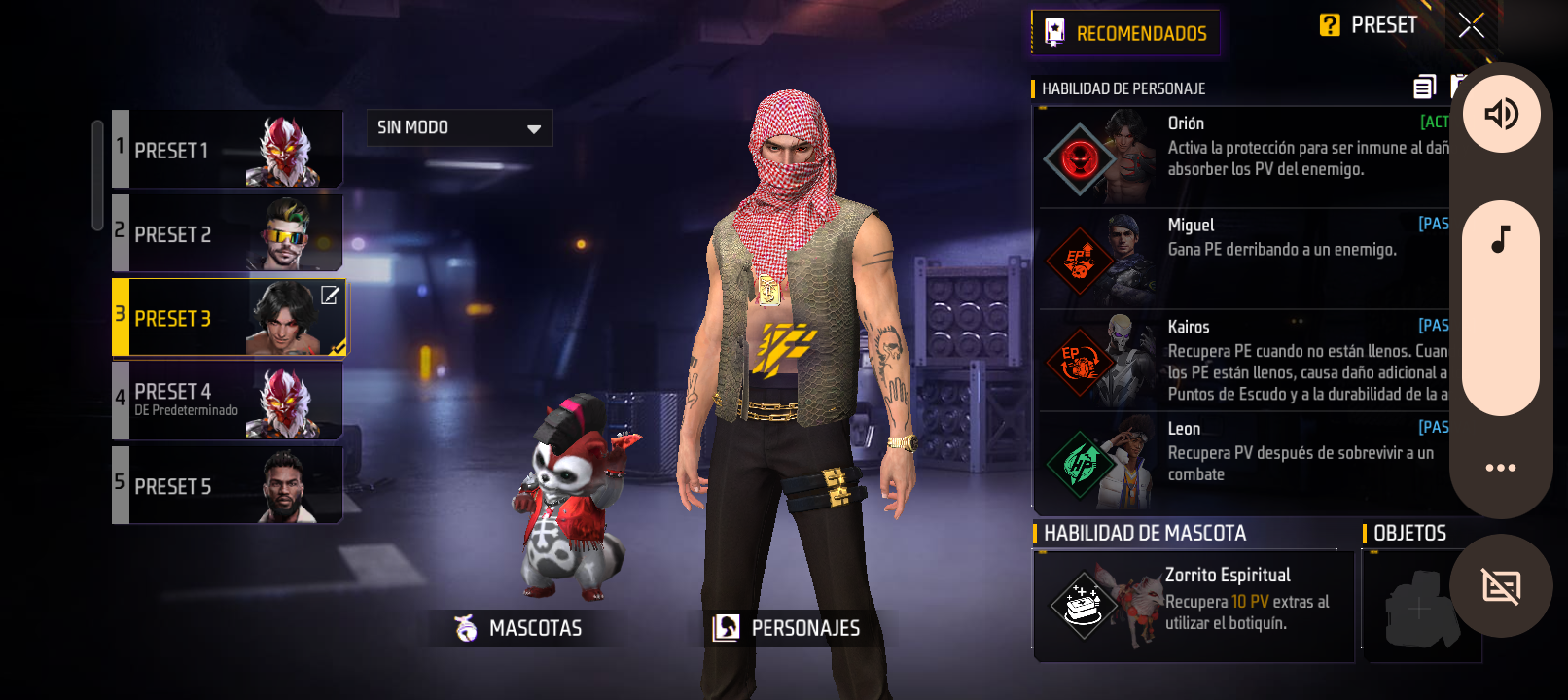The image size is (1568, 700).
Task: Tap the system volume speaker button
Action: pyautogui.click(x=1501, y=114)
